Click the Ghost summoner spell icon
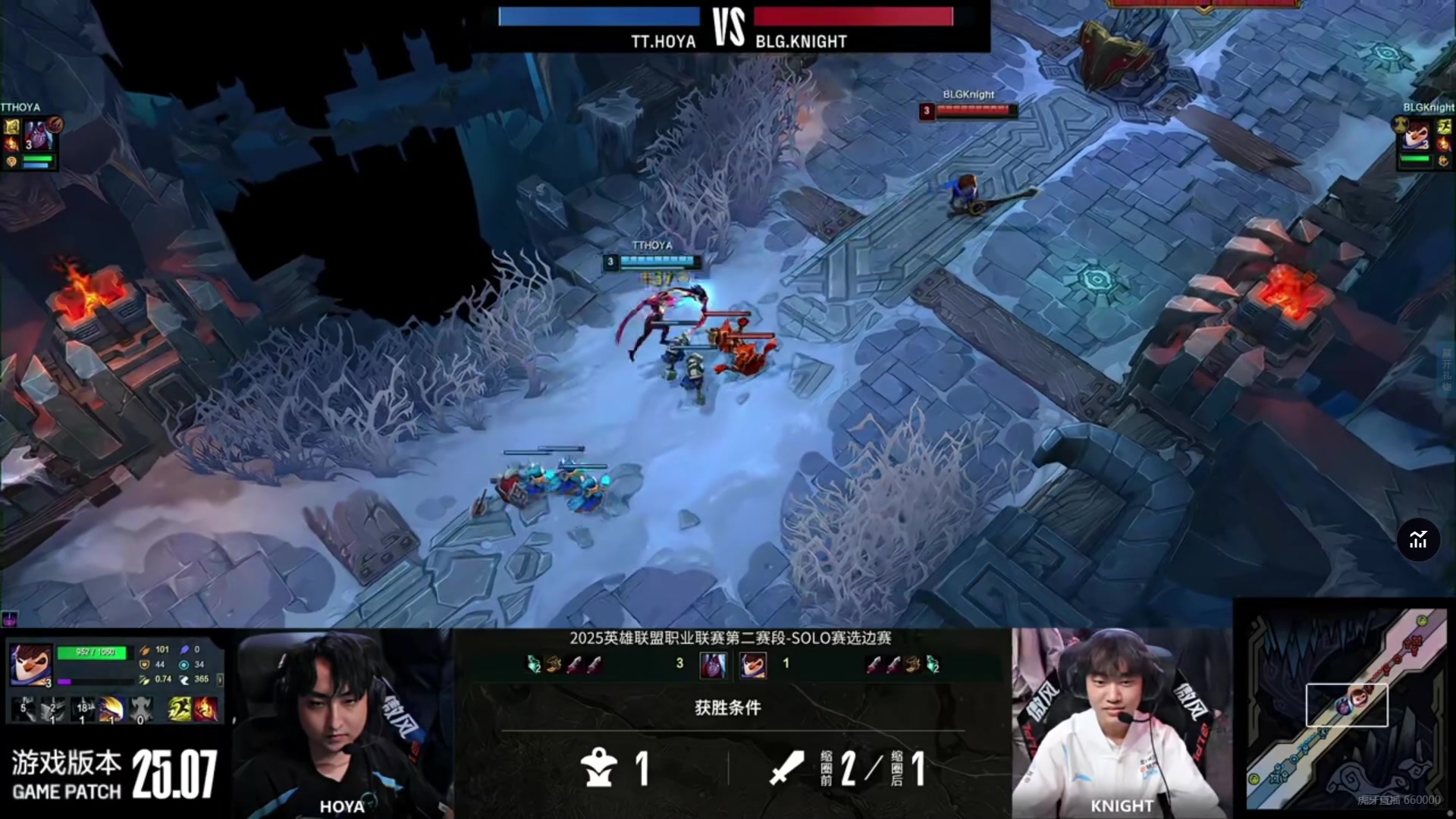 click(x=180, y=709)
